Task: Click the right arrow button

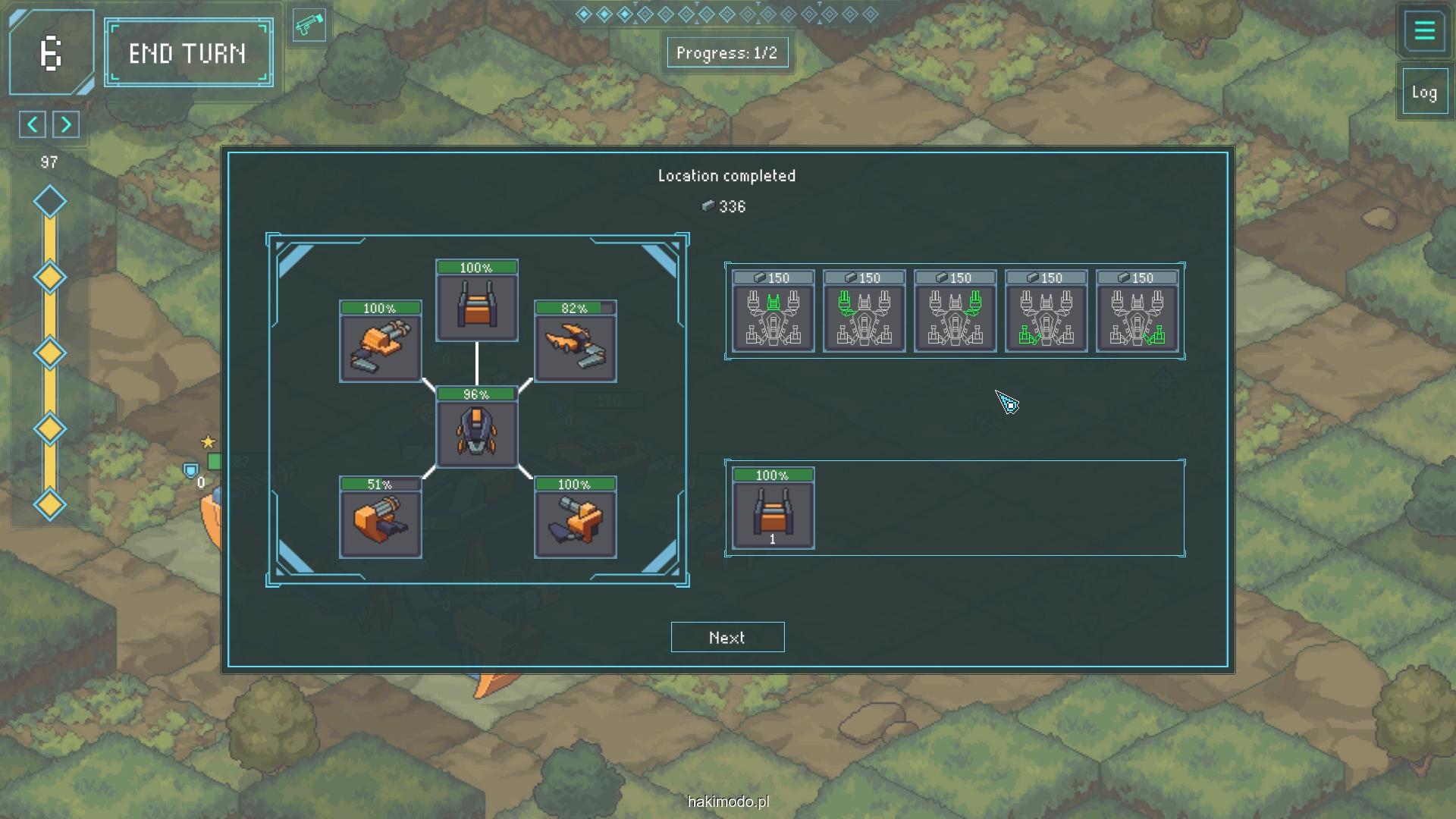Action: 66,124
